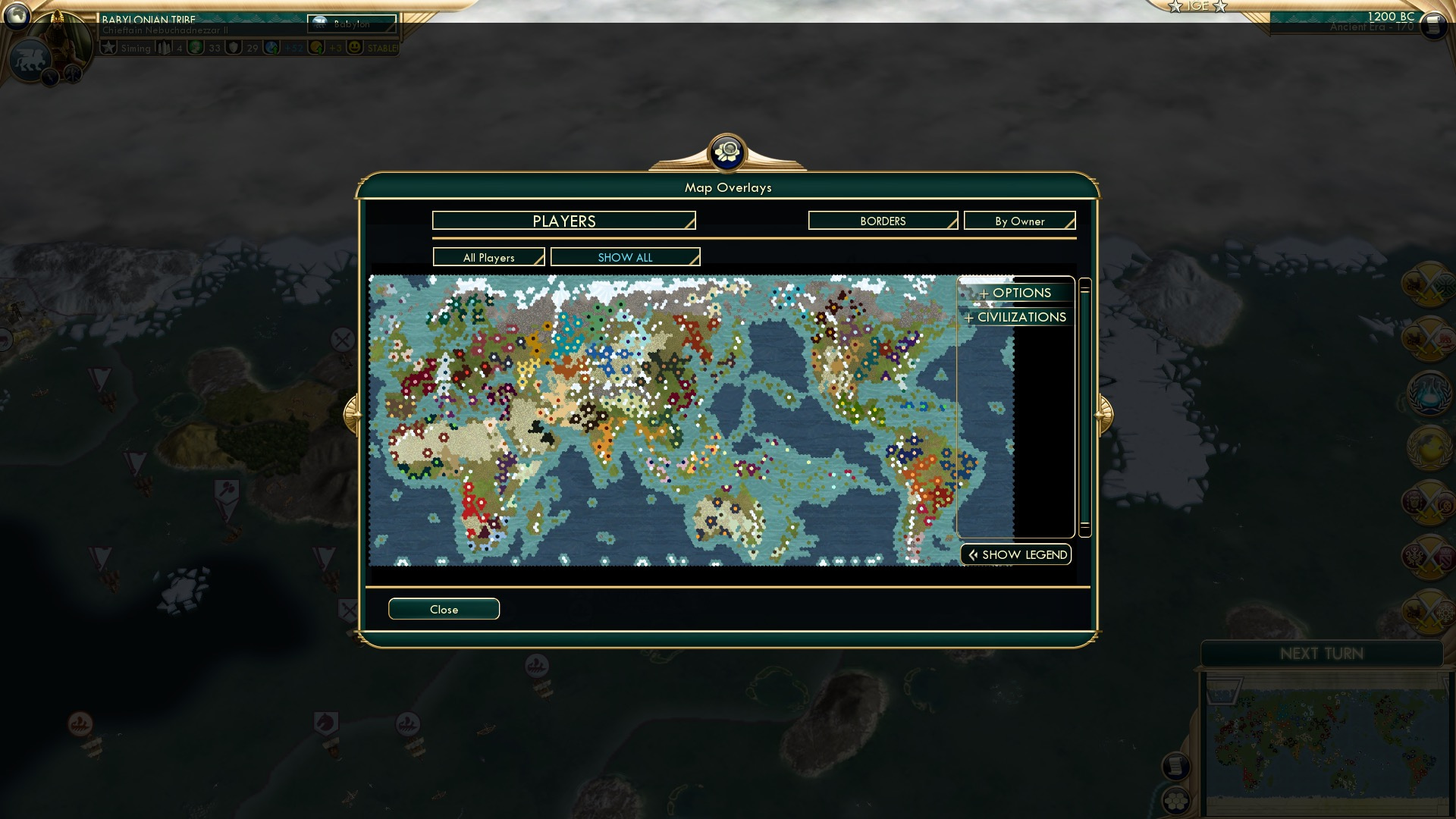Click the happiness smiley face icon

[354, 47]
